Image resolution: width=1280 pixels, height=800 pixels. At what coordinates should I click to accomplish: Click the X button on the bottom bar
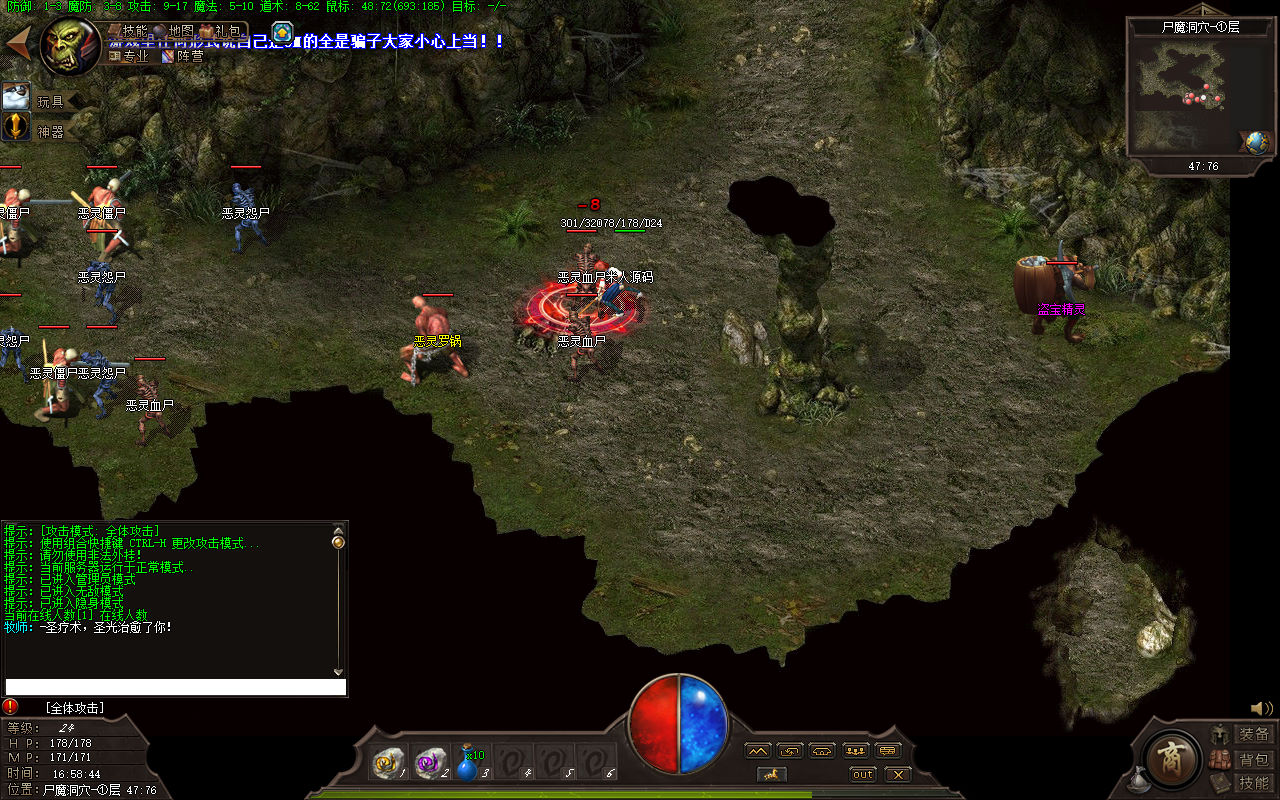click(x=898, y=774)
